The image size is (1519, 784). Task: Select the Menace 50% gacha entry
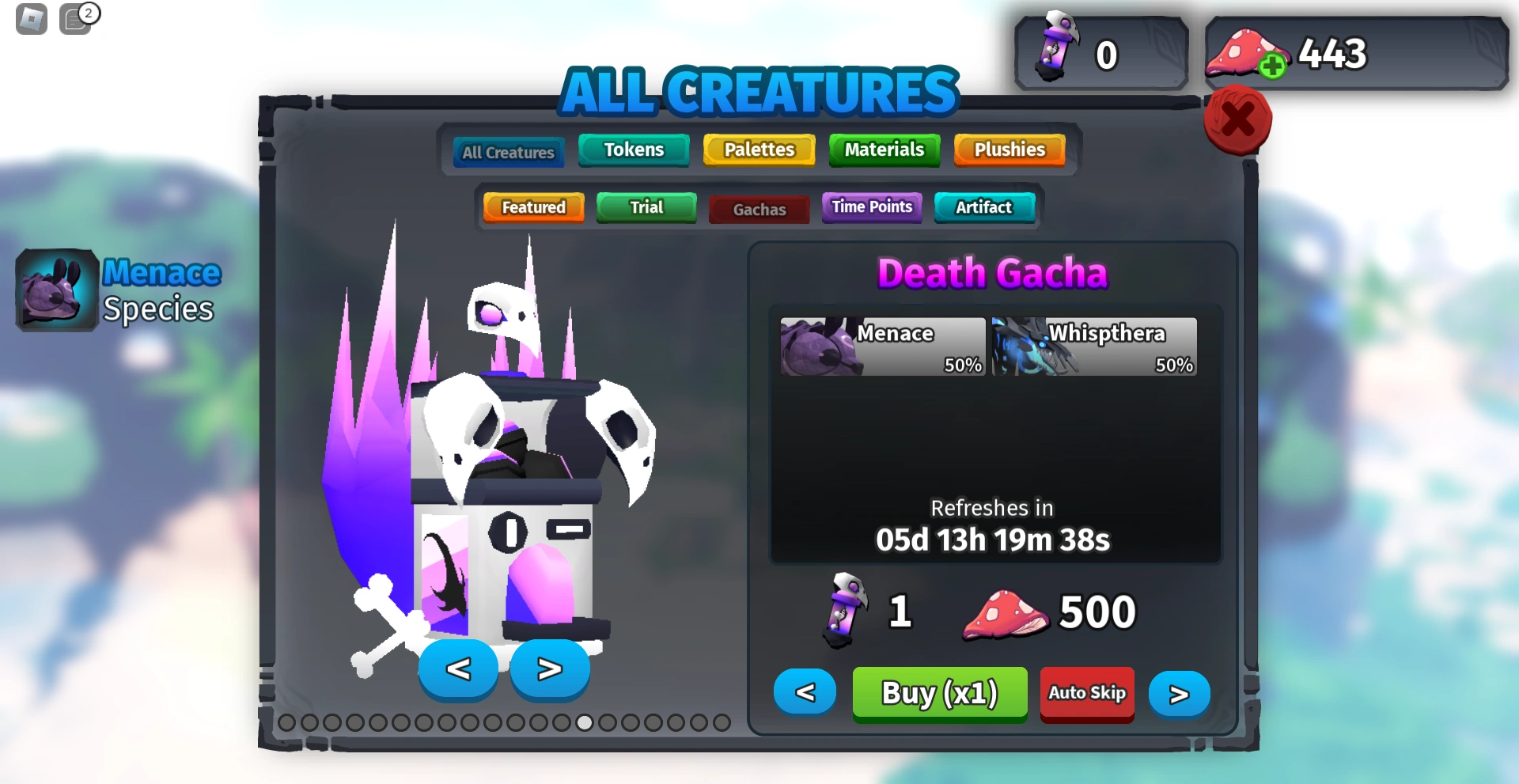click(x=881, y=347)
